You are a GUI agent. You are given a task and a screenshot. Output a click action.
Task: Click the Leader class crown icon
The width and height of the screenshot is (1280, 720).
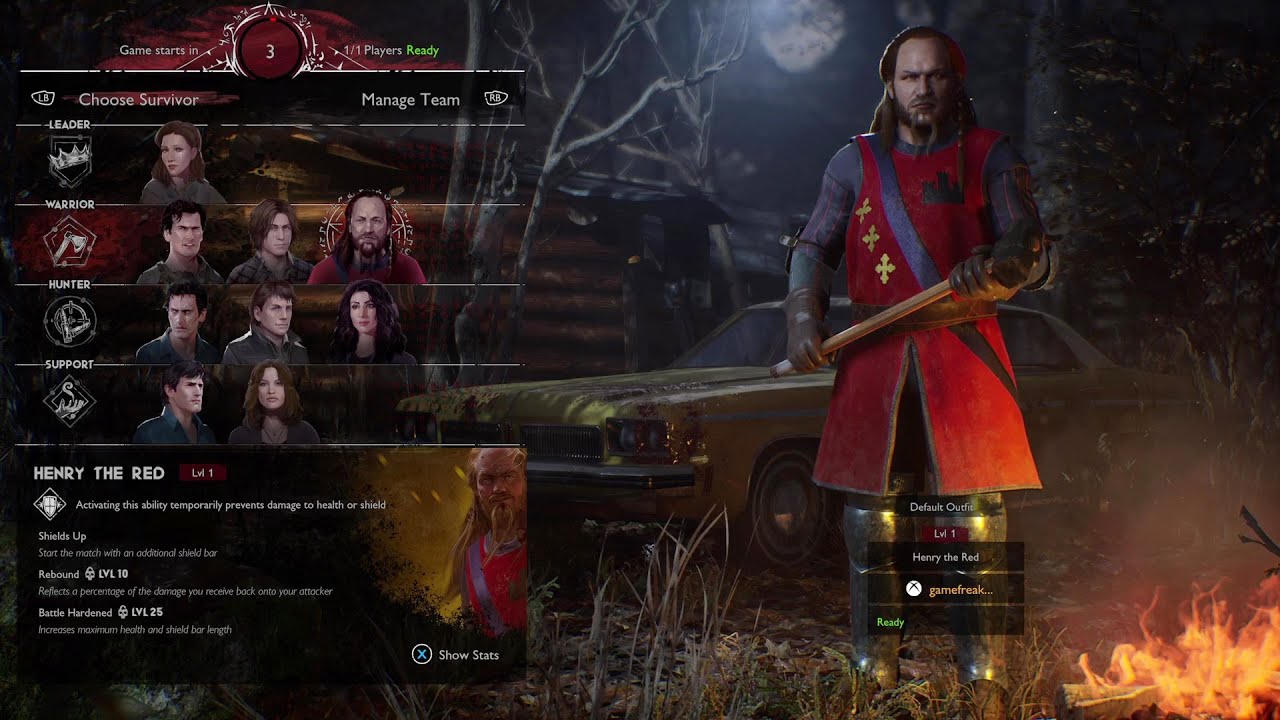coord(70,162)
